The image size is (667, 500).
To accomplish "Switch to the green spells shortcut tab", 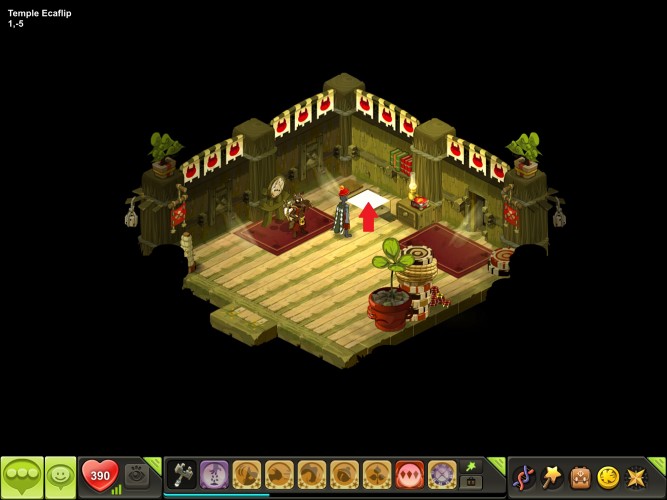I will tap(470, 466).
